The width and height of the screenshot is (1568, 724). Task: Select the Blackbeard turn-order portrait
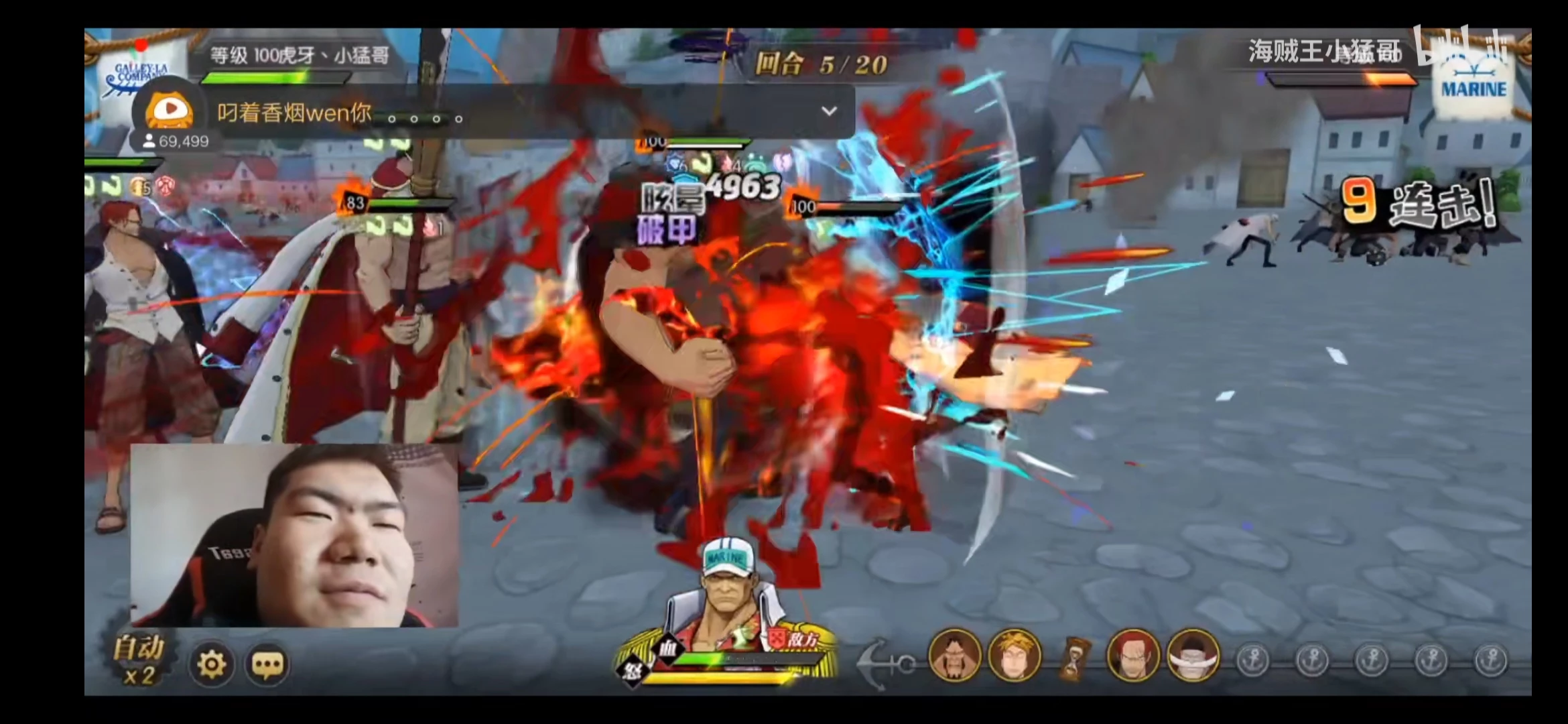pos(954,656)
